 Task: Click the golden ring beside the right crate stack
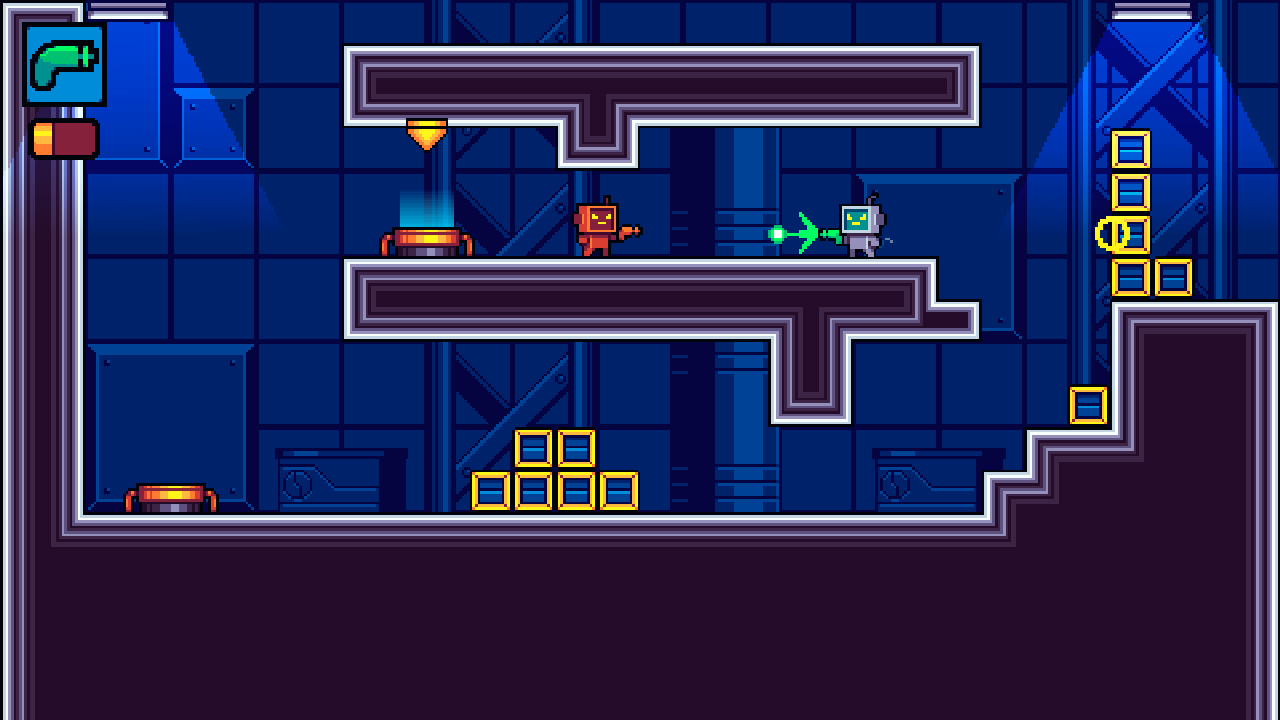(1110, 232)
